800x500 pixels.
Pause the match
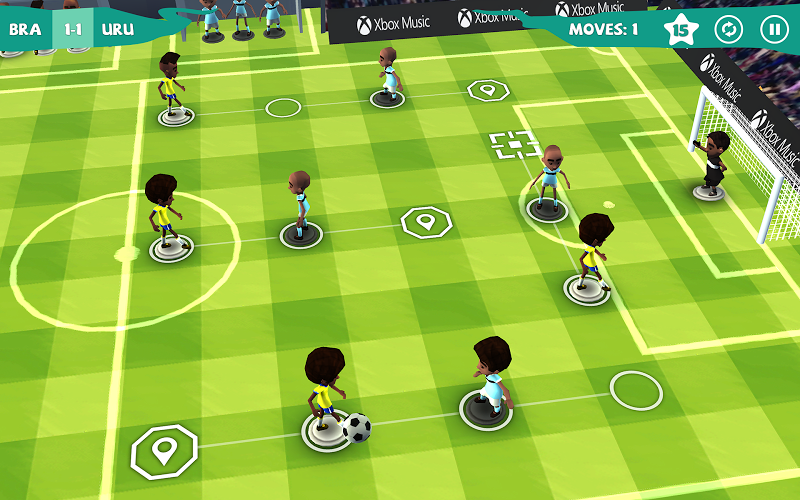coord(773,29)
